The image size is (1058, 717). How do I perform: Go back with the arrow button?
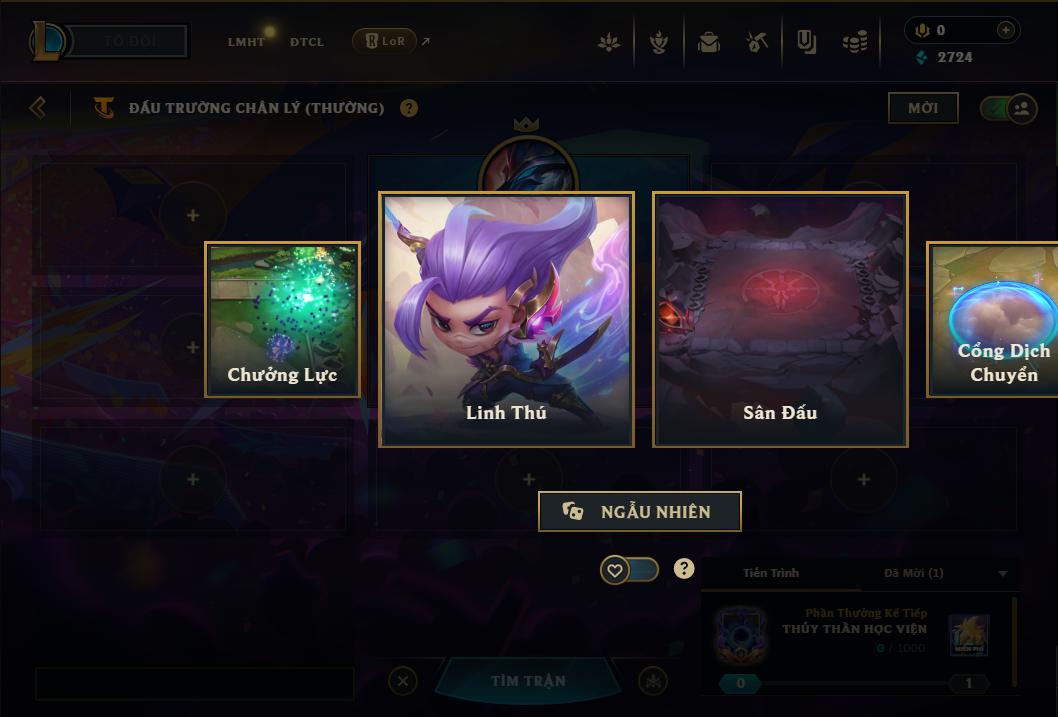(38, 107)
